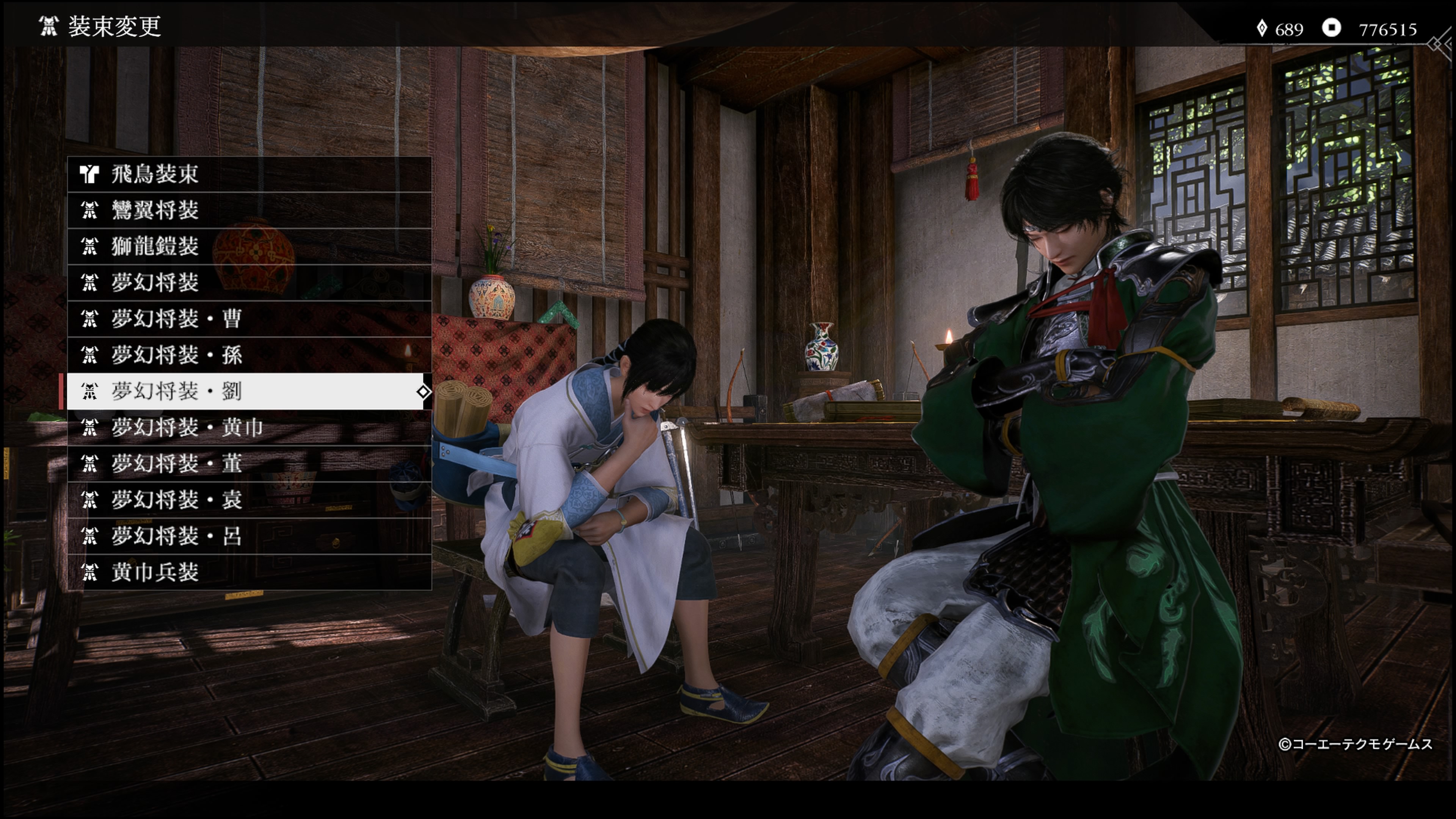
Task: Confirm the highlighted 夢幻将装・劉 outfit
Action: point(249,391)
